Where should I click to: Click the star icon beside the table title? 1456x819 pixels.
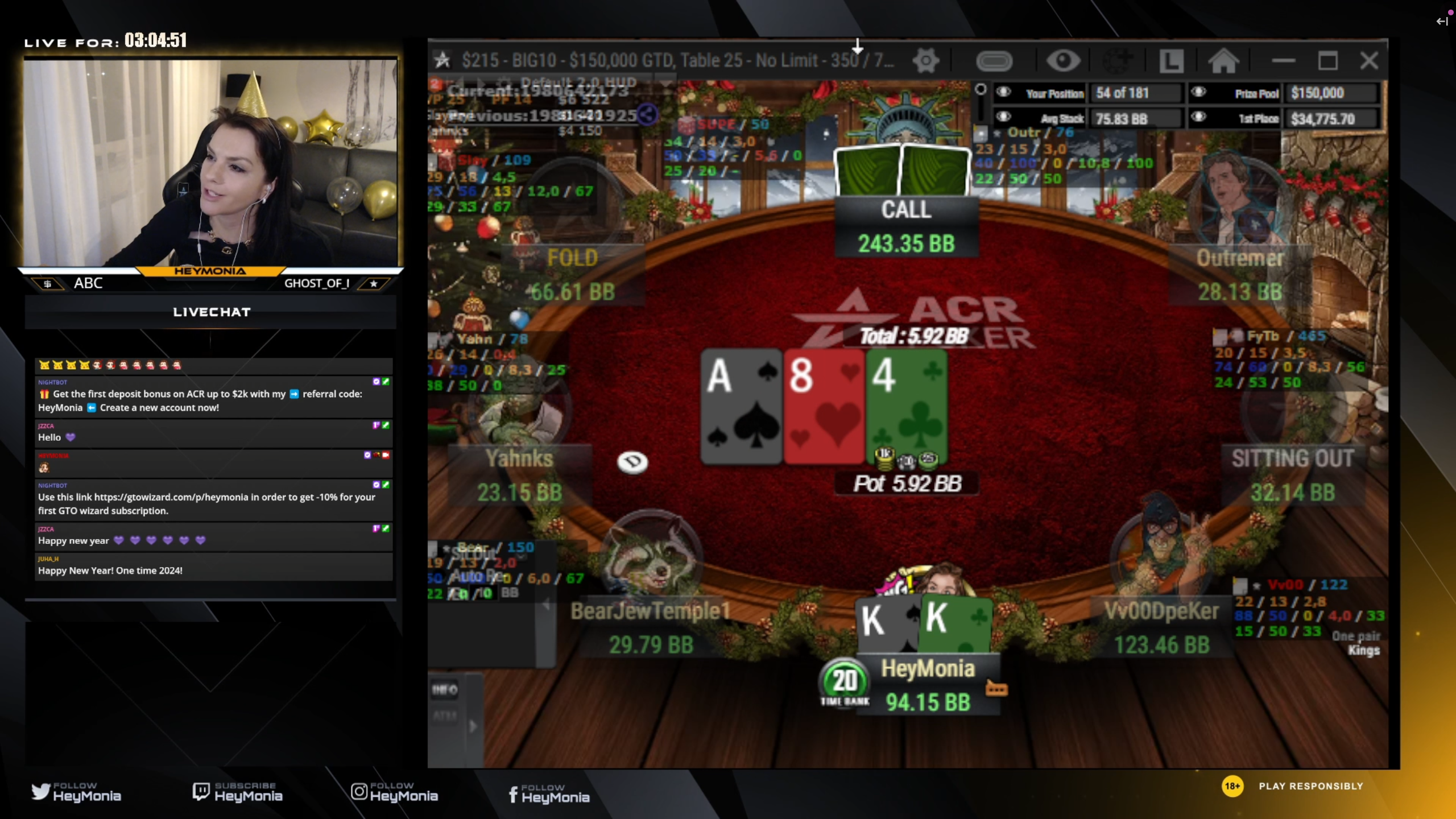coord(442,60)
